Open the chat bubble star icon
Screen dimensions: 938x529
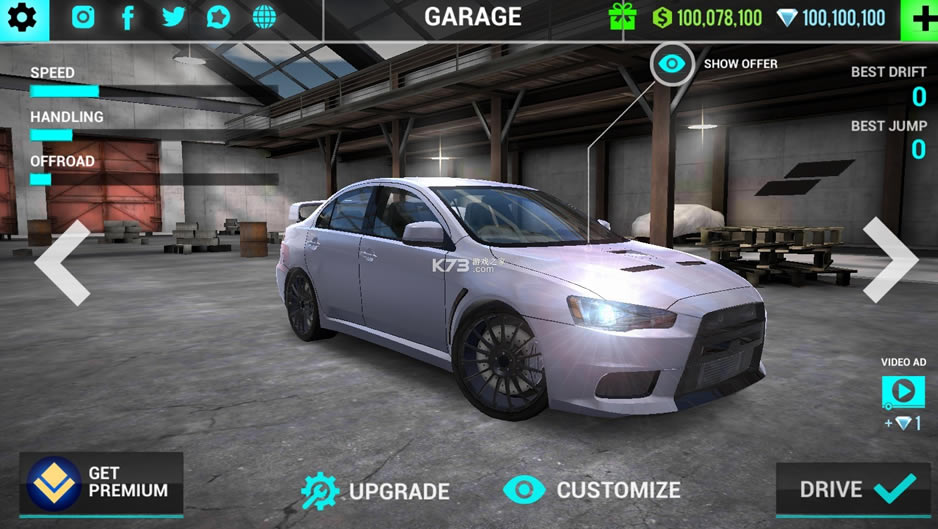pos(218,17)
